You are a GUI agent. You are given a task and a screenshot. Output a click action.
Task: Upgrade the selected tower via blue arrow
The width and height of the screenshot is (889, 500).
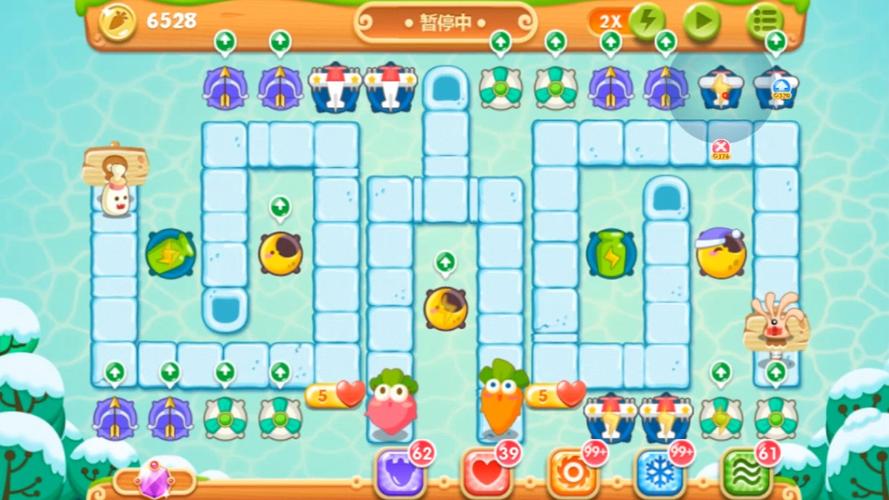coord(779,89)
